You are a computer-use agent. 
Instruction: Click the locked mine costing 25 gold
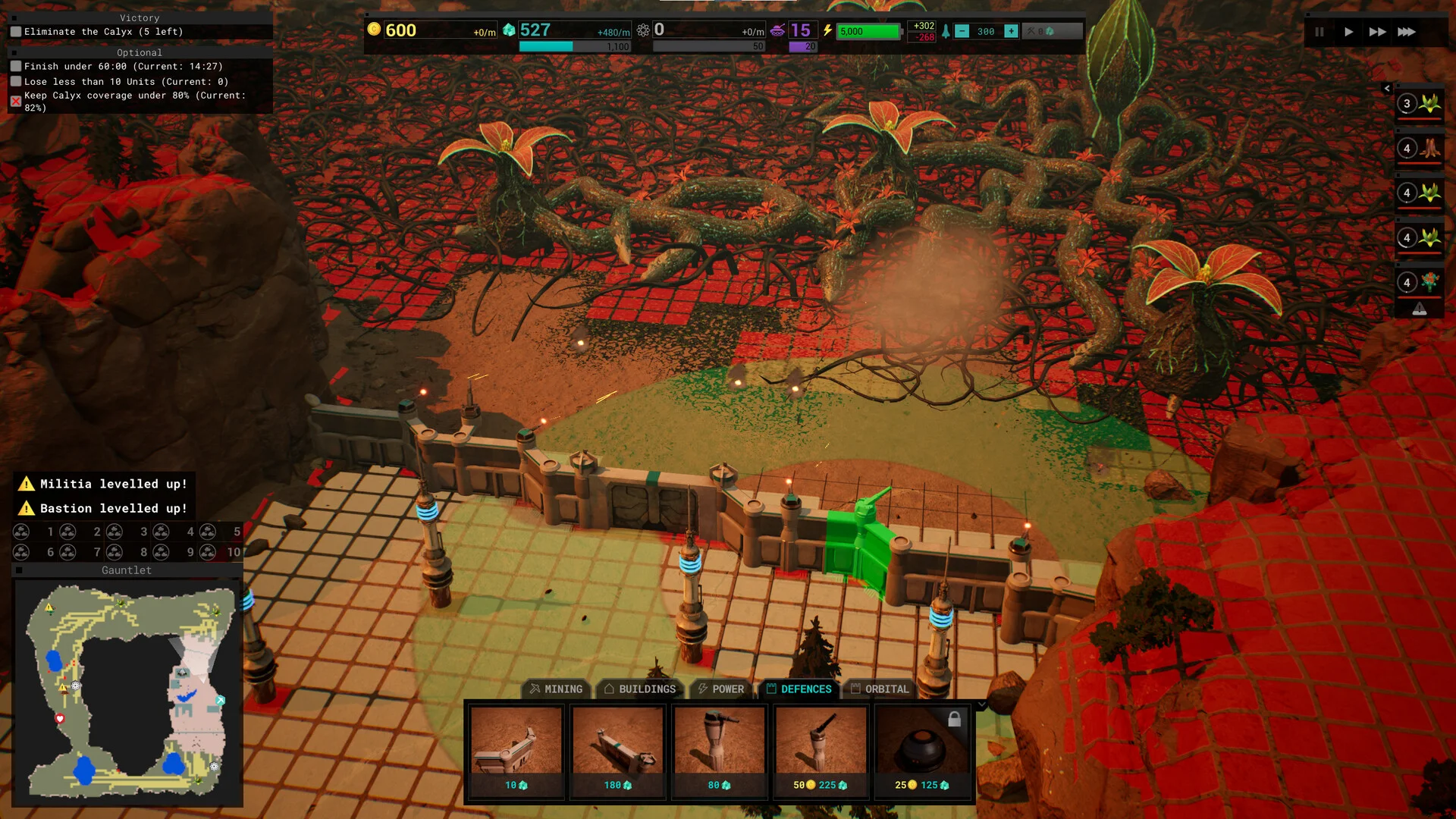pos(922,751)
